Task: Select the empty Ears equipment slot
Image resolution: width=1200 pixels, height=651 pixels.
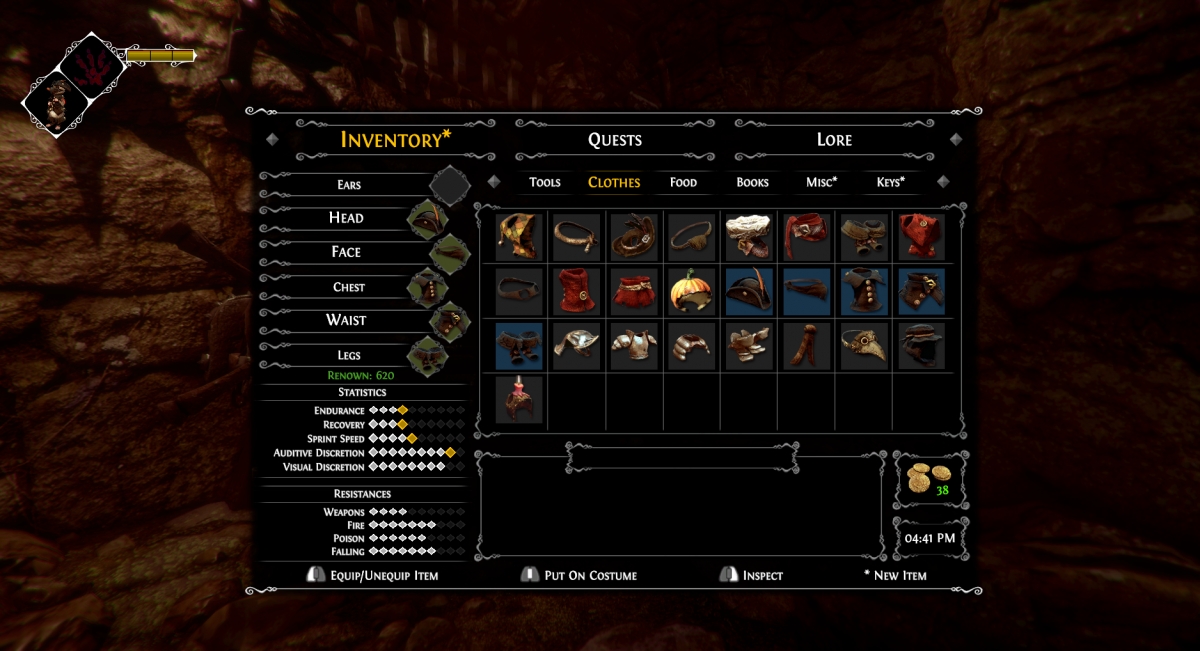Action: 449,185
